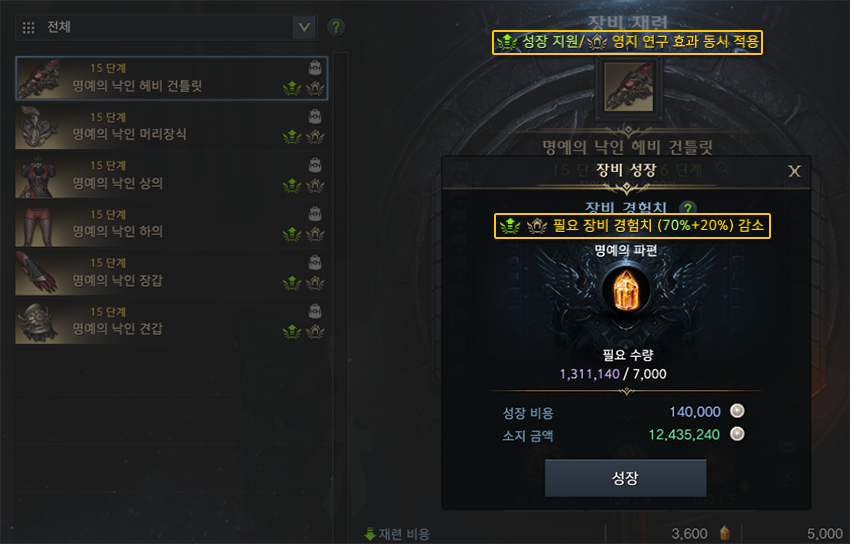Open help icon beside the filter dropdown

[336, 27]
